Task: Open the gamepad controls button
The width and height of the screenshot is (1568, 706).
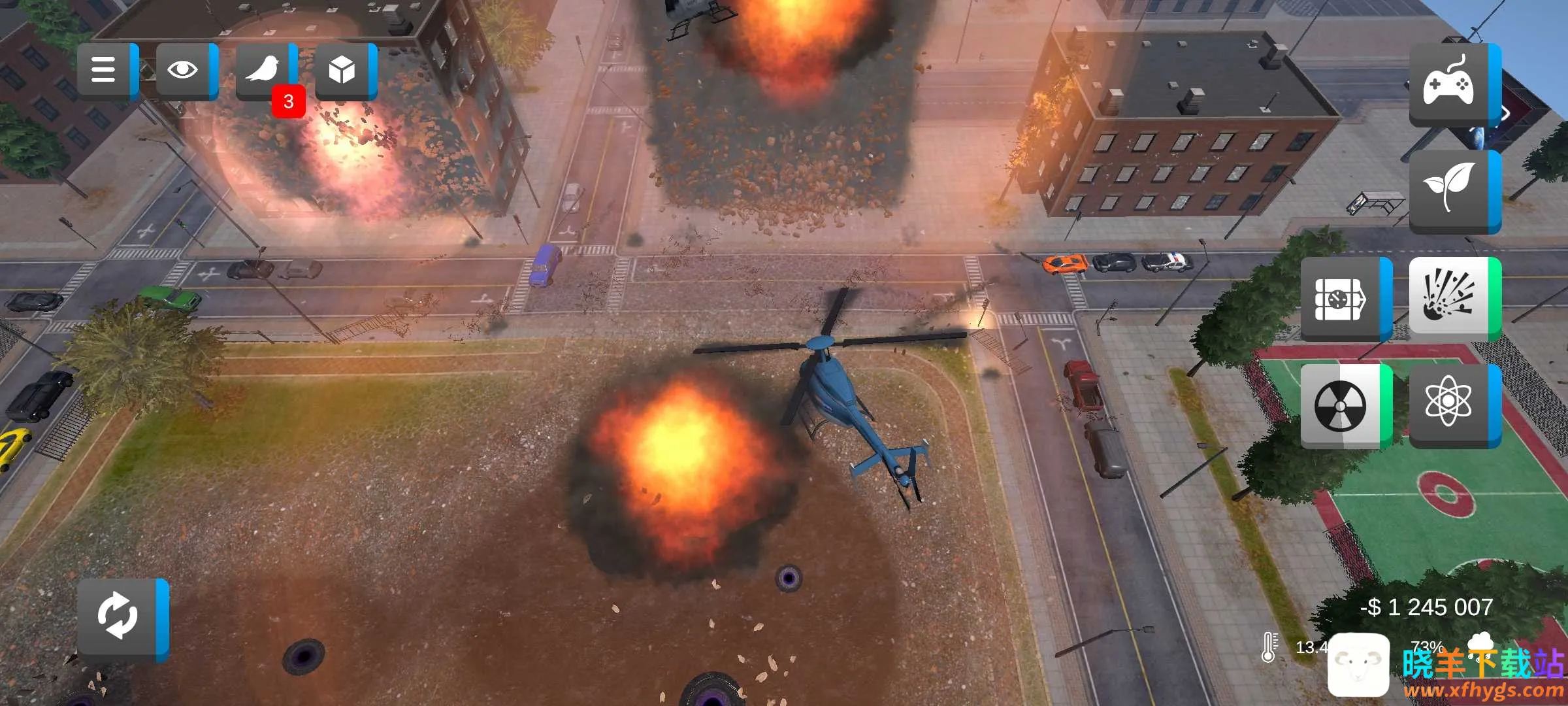Action: (1450, 85)
